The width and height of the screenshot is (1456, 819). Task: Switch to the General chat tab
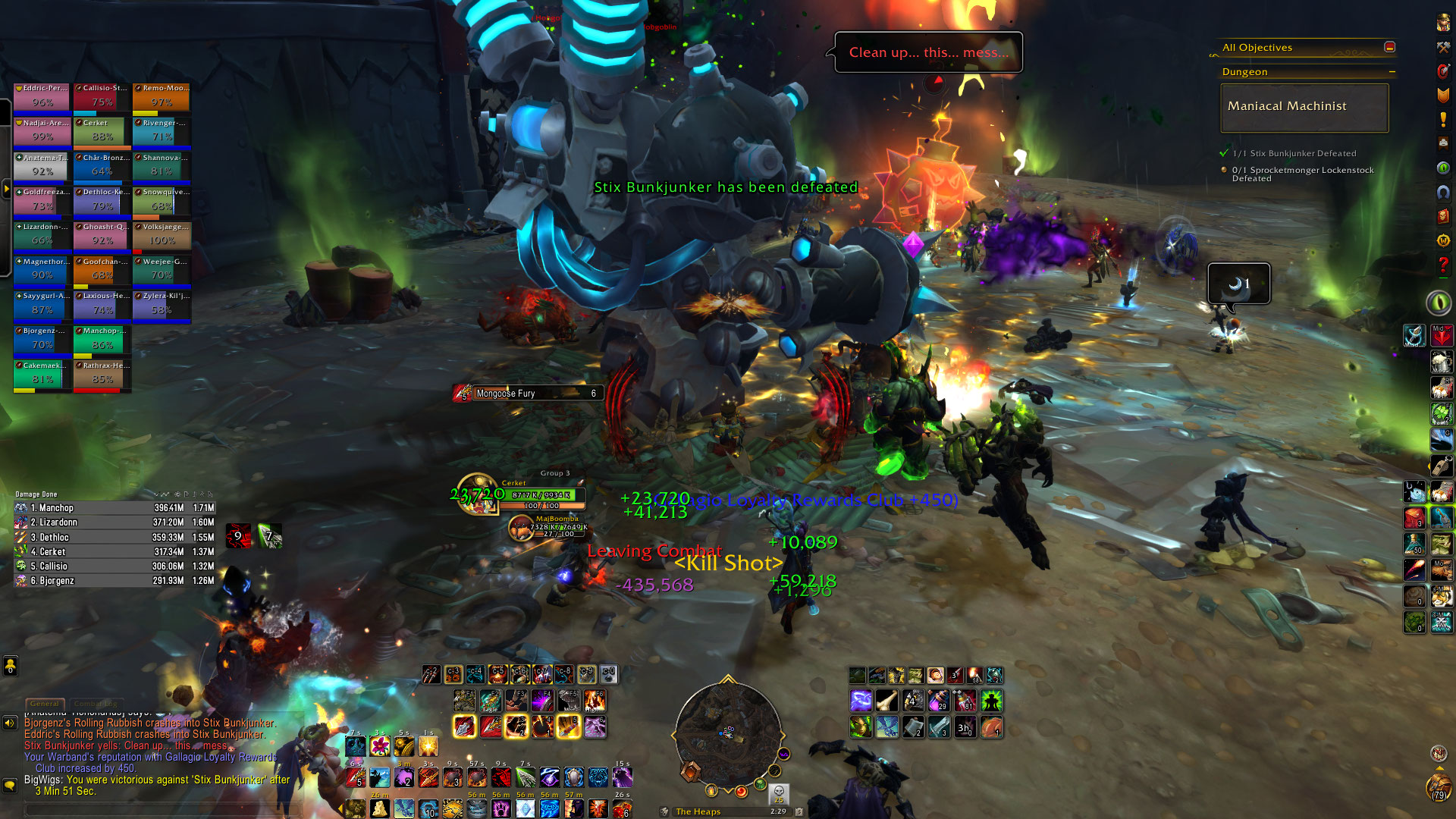point(45,704)
